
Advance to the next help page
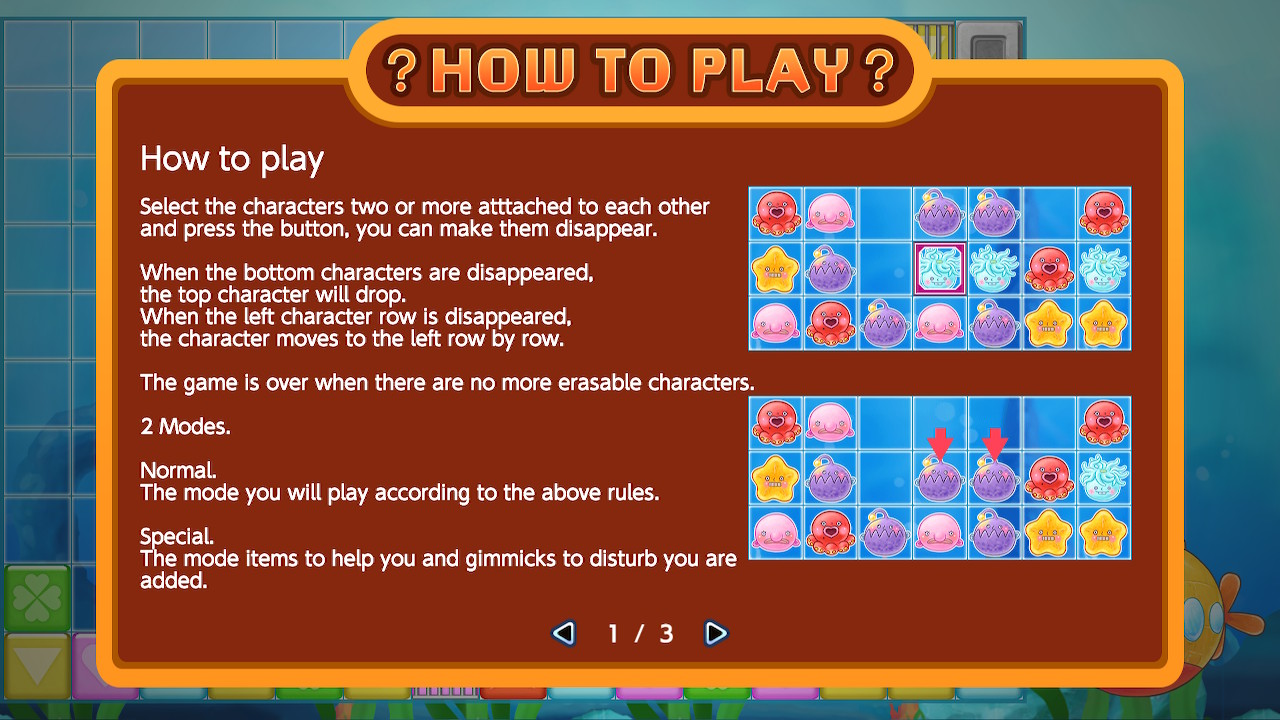pyautogui.click(x=716, y=633)
